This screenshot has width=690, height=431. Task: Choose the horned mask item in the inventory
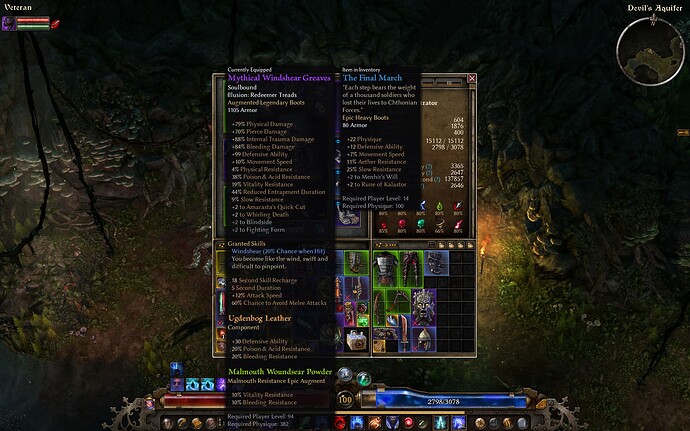[x=424, y=308]
